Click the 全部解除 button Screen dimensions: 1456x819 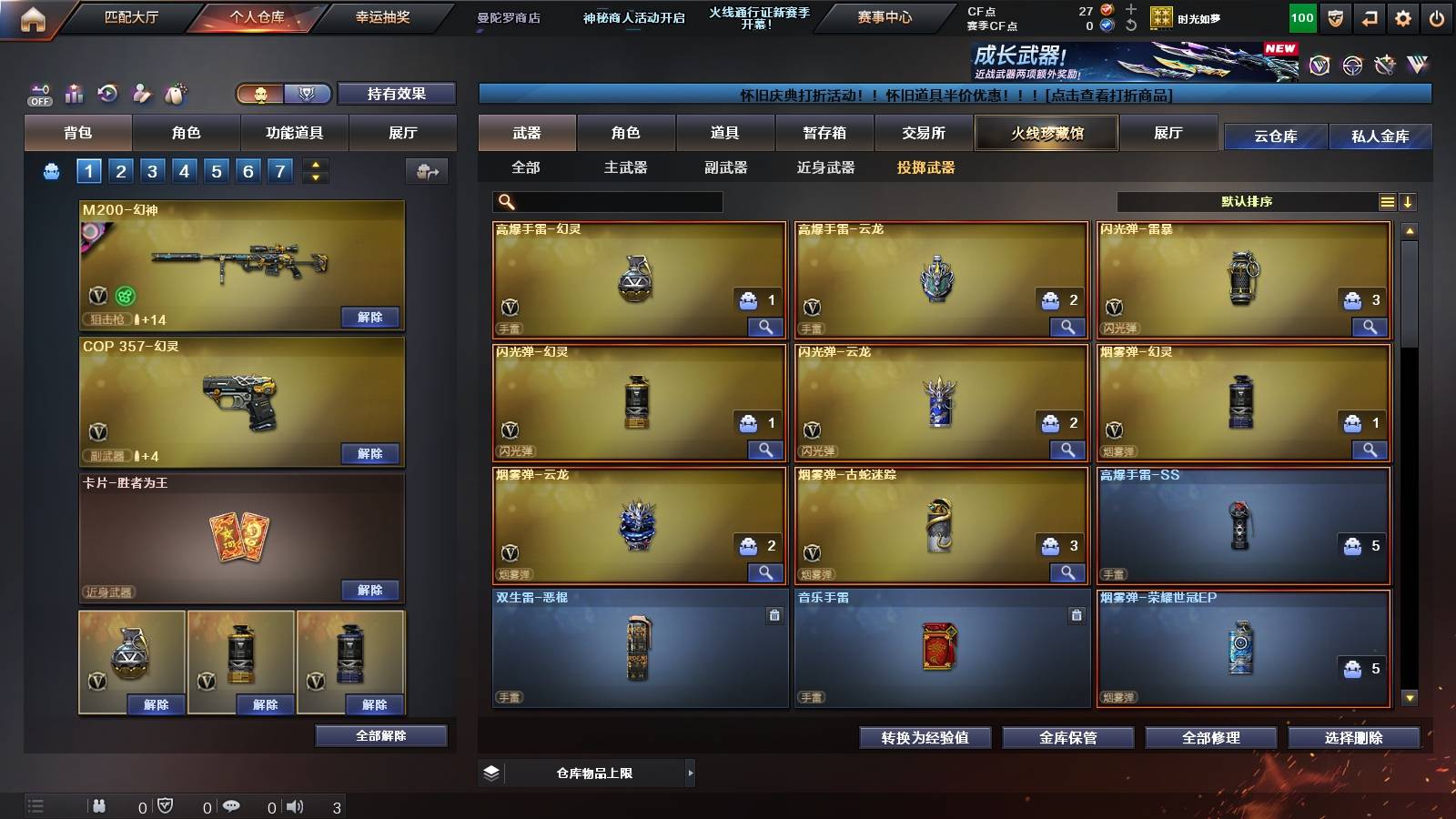coord(381,735)
